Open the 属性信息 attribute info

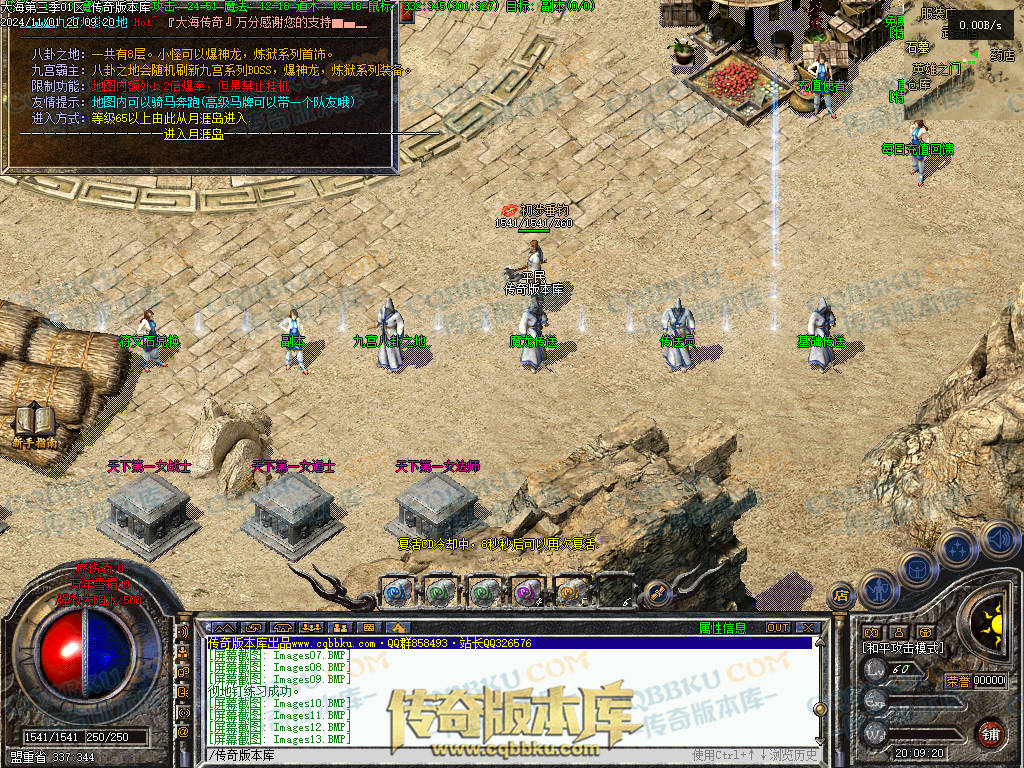click(x=723, y=628)
